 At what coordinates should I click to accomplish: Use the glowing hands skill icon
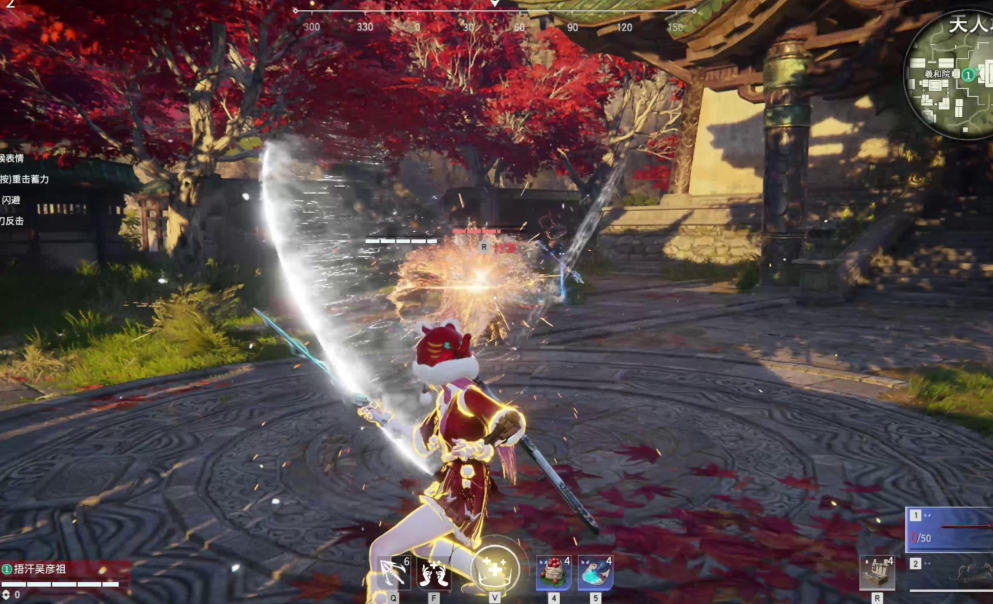pos(433,573)
